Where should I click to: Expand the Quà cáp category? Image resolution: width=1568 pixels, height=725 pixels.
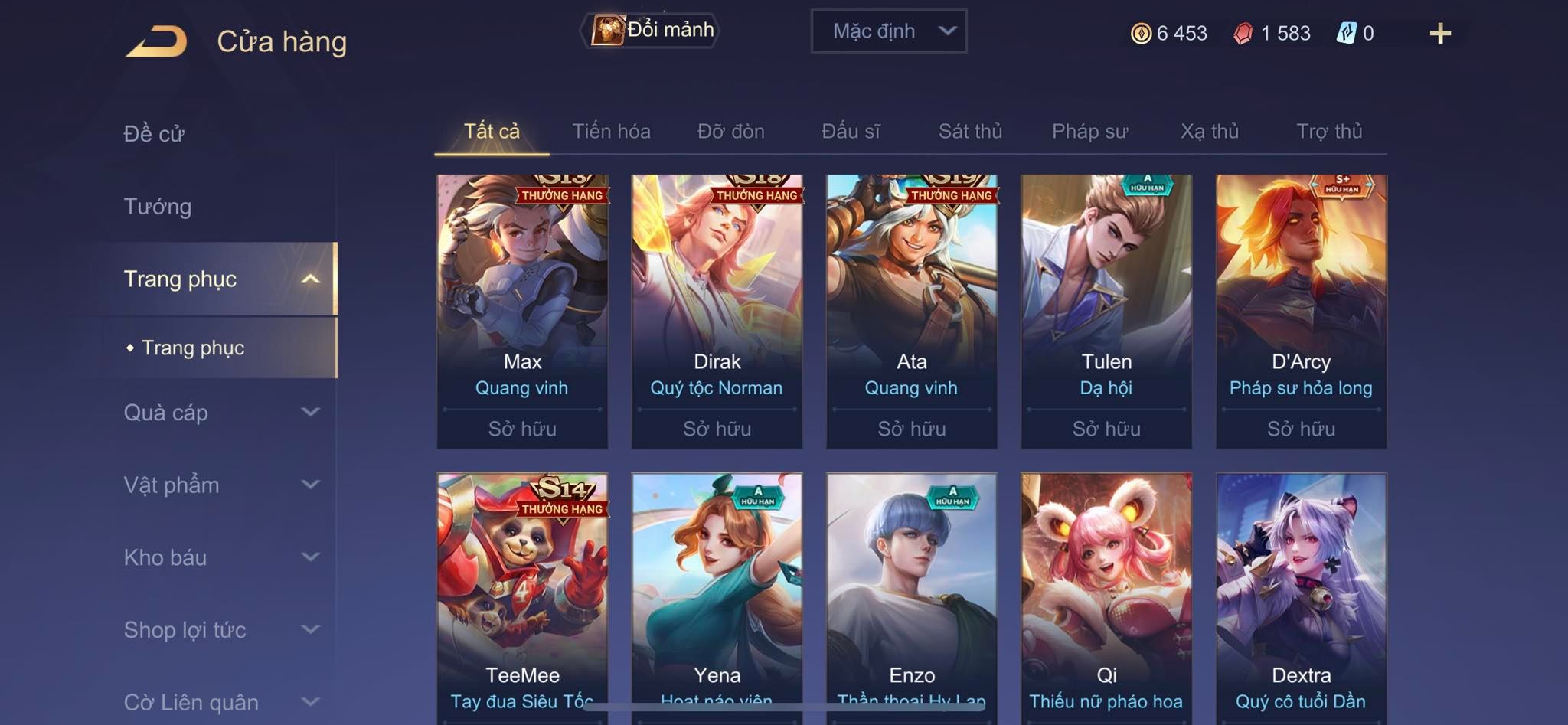tap(220, 413)
